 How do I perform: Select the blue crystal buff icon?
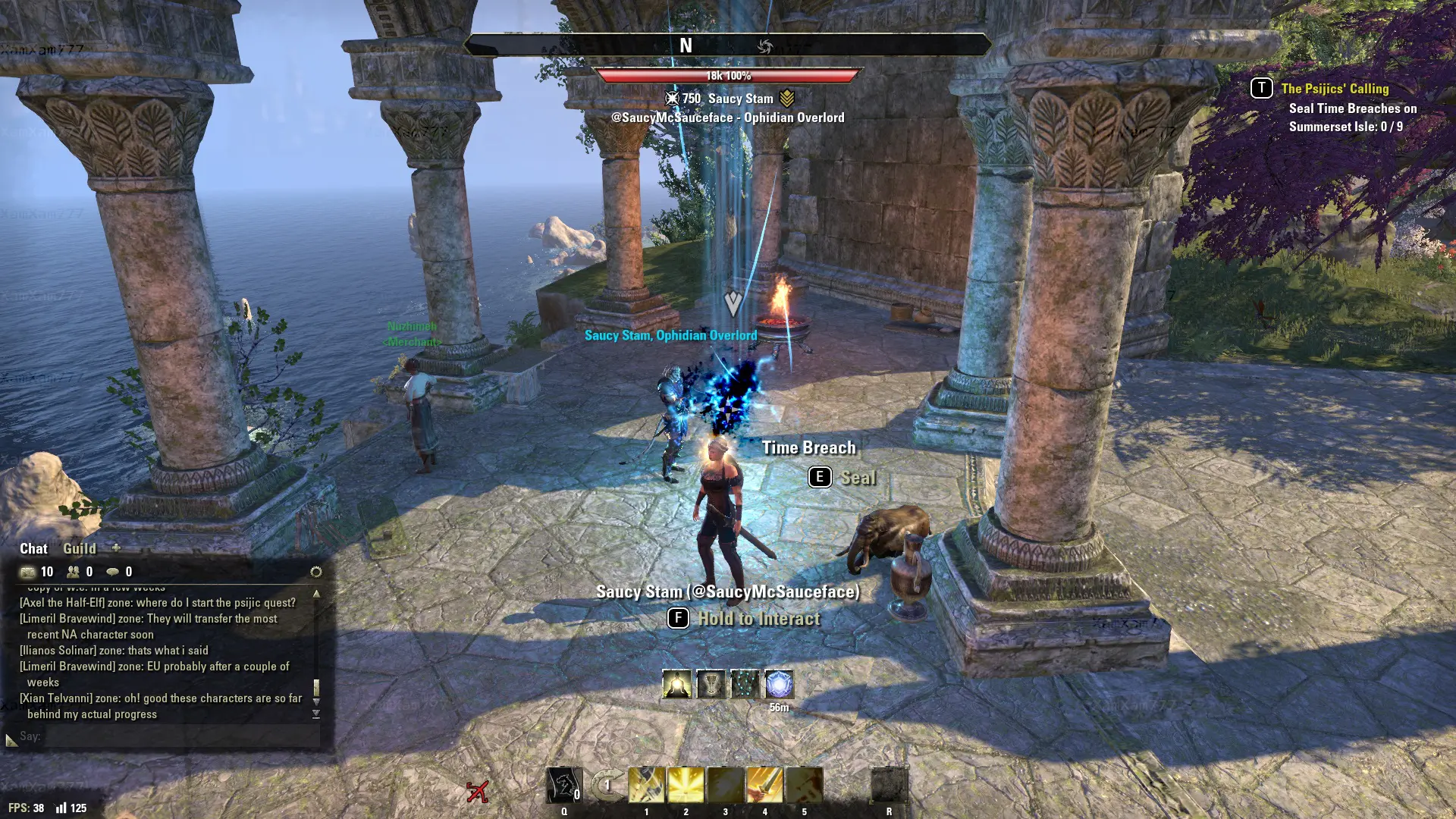[779, 684]
